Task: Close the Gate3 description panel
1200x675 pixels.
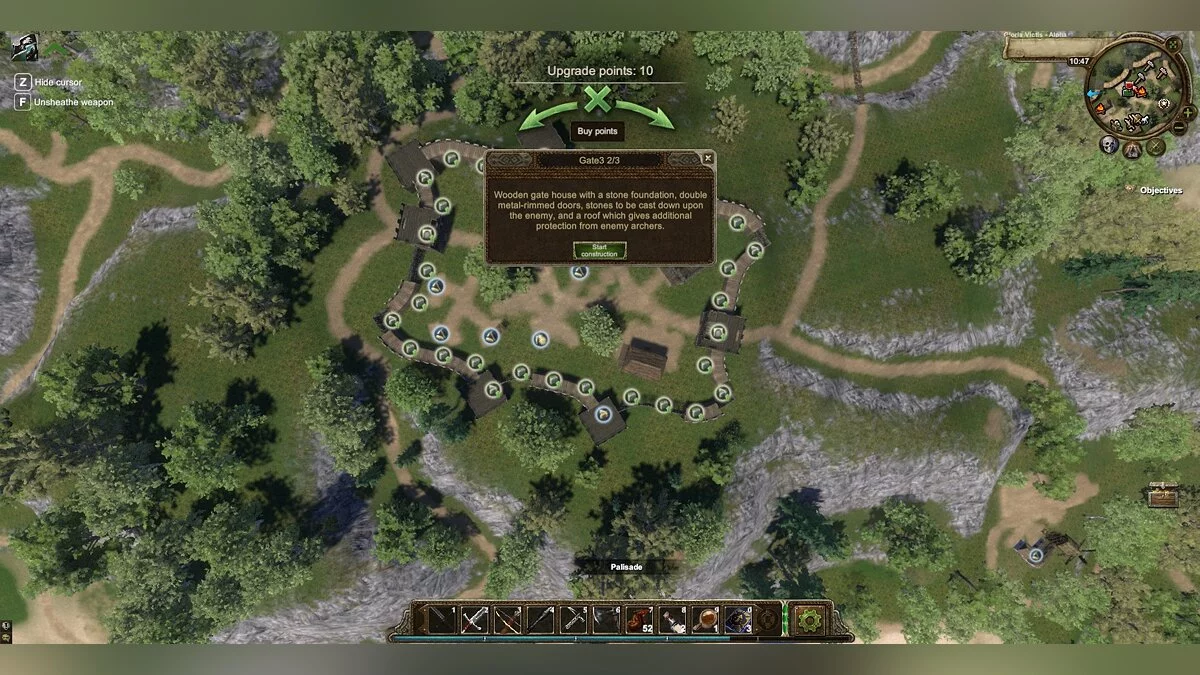Action: 708,158
